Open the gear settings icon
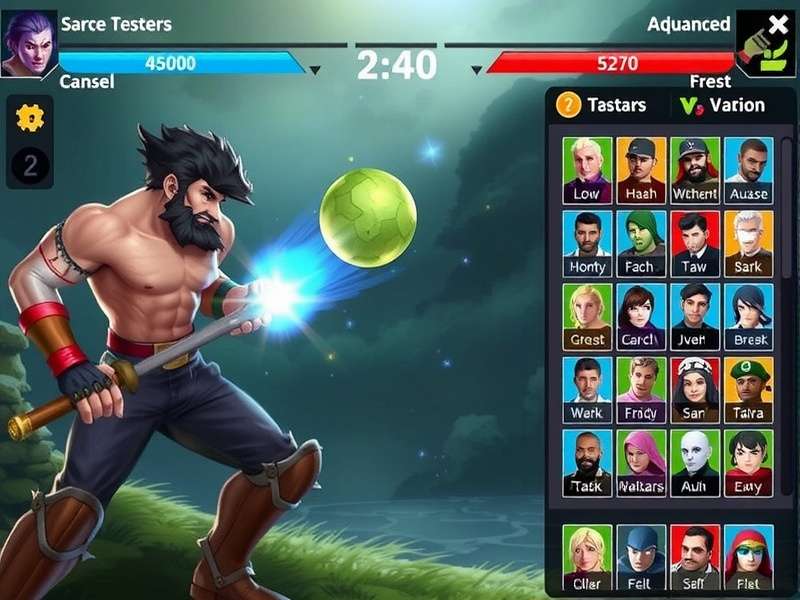The image size is (800, 600). [30, 118]
